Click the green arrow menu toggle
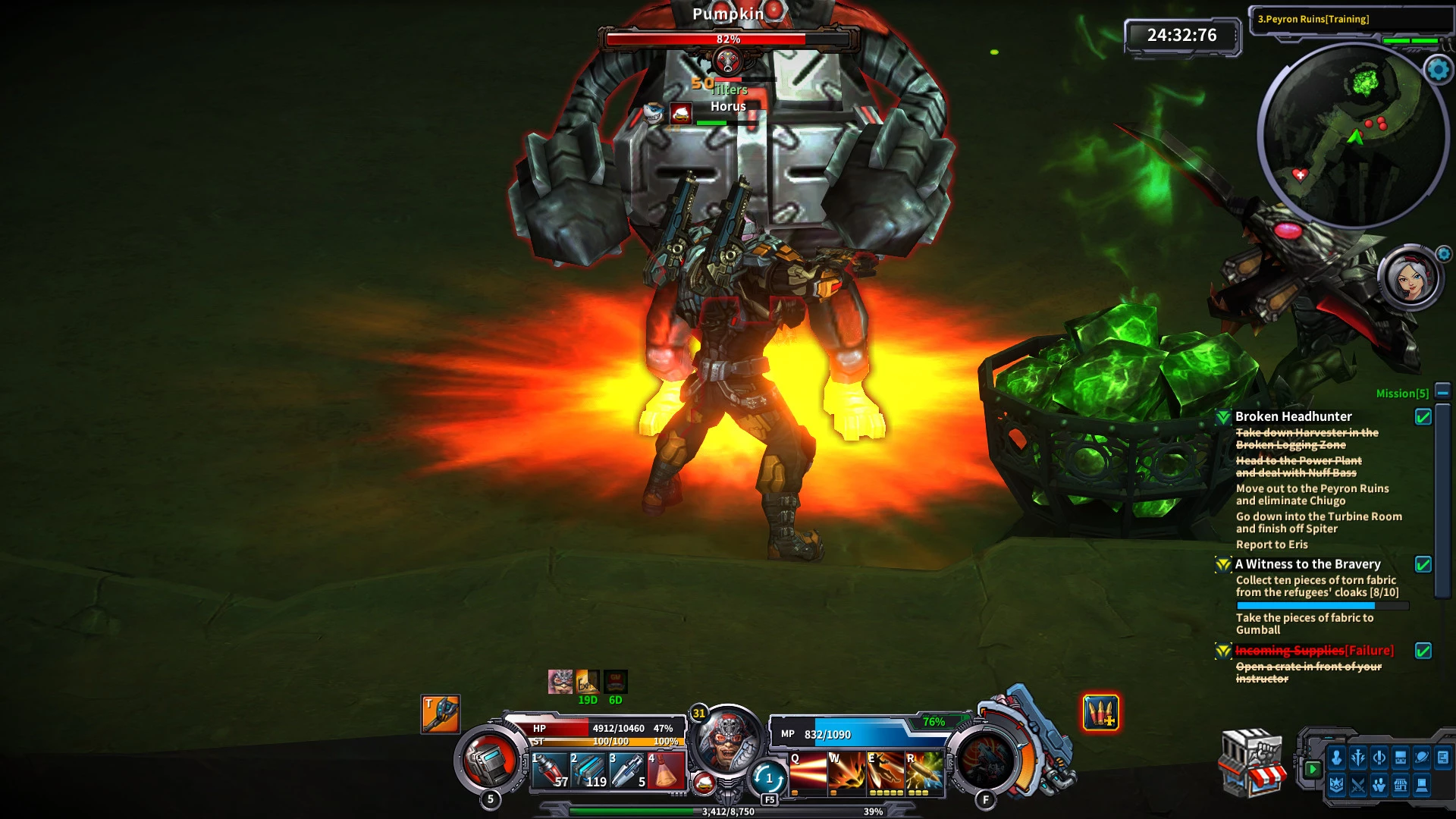 click(x=1313, y=769)
